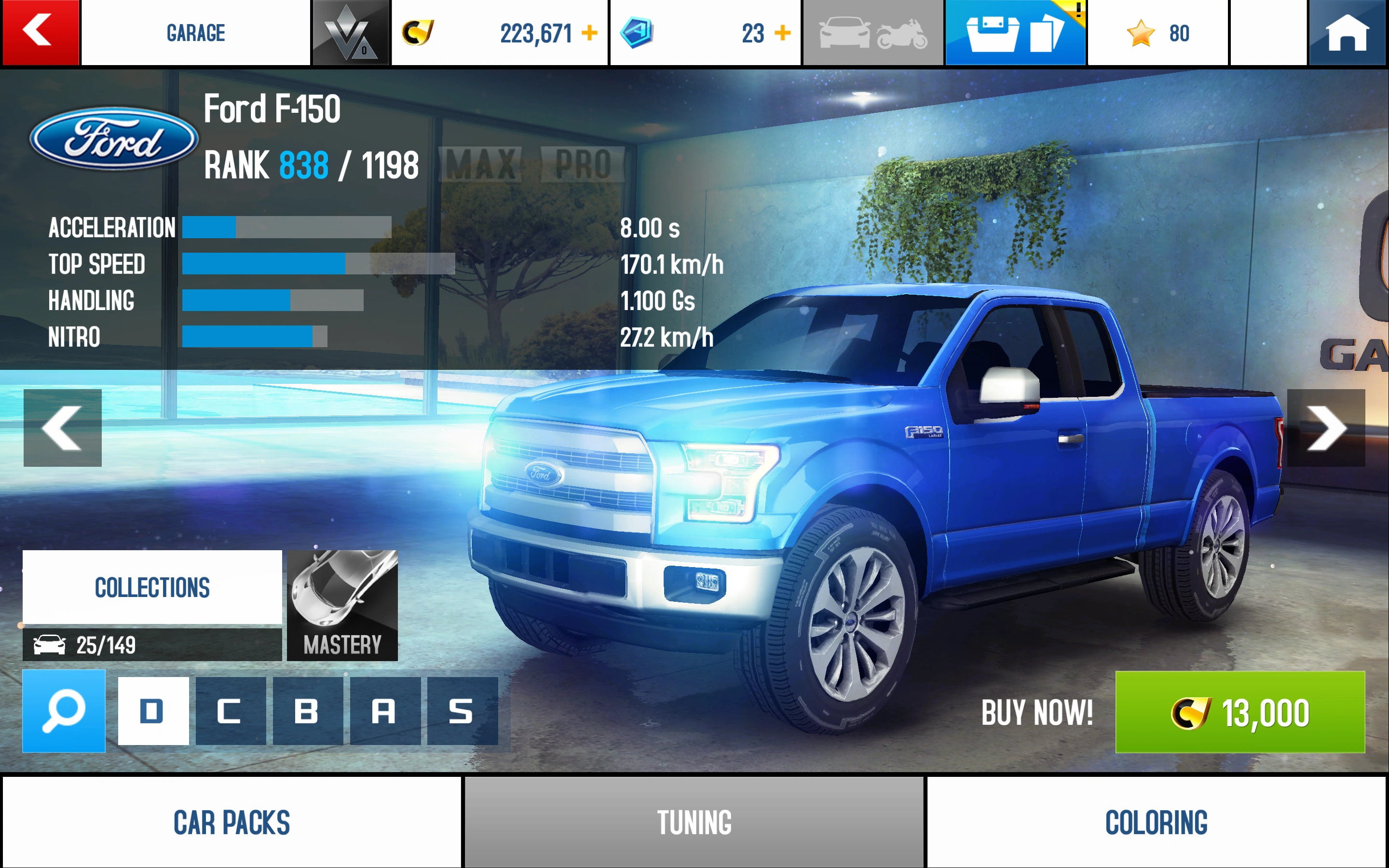Open the VIP level emblem
The height and width of the screenshot is (868, 1389).
350,33
